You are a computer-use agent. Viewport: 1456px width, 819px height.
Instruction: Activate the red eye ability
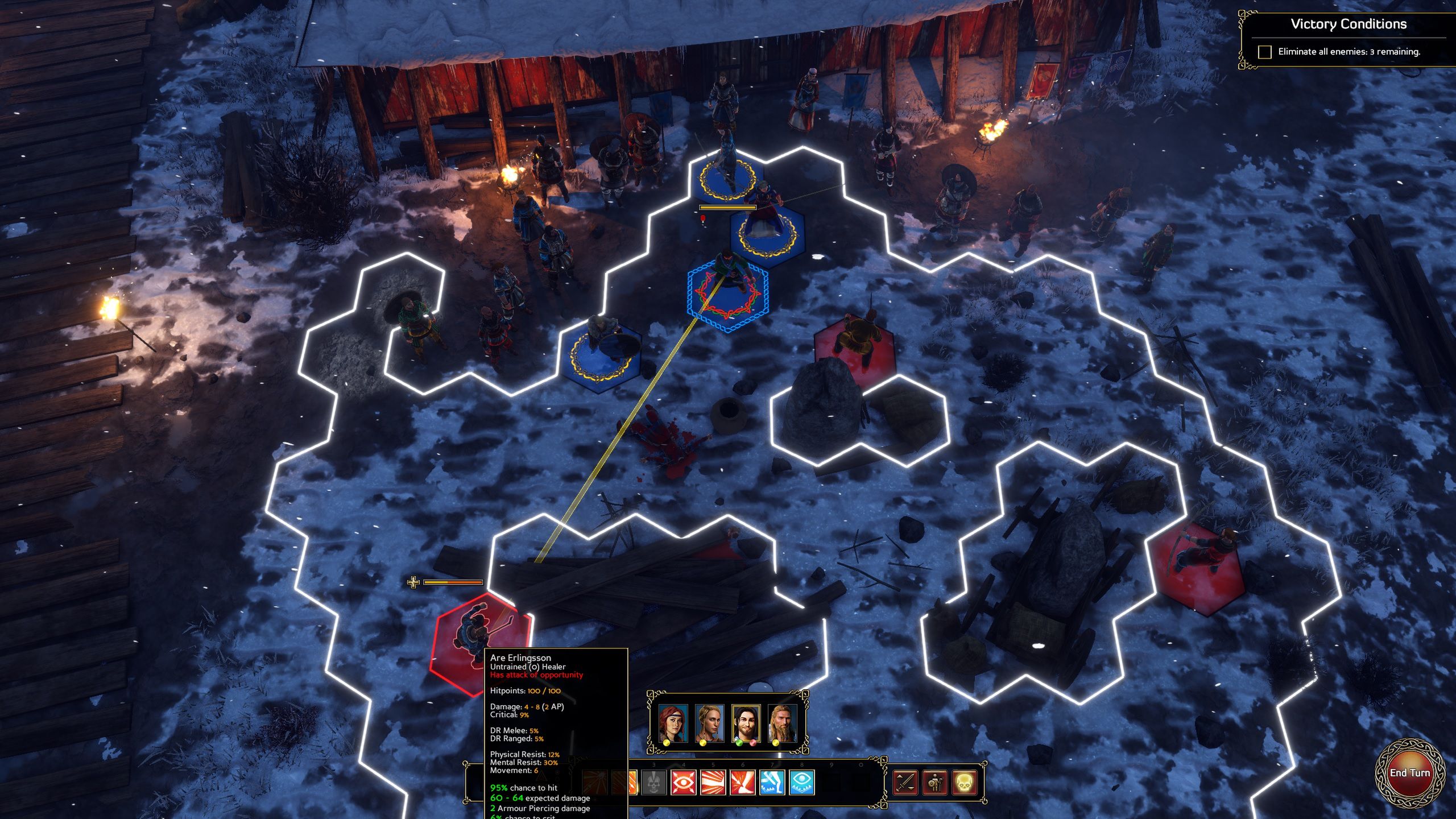[684, 783]
